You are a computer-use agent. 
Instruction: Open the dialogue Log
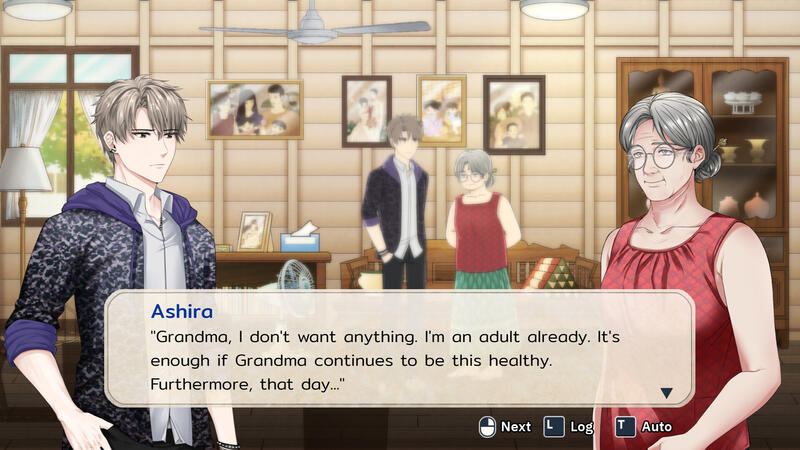(568, 426)
